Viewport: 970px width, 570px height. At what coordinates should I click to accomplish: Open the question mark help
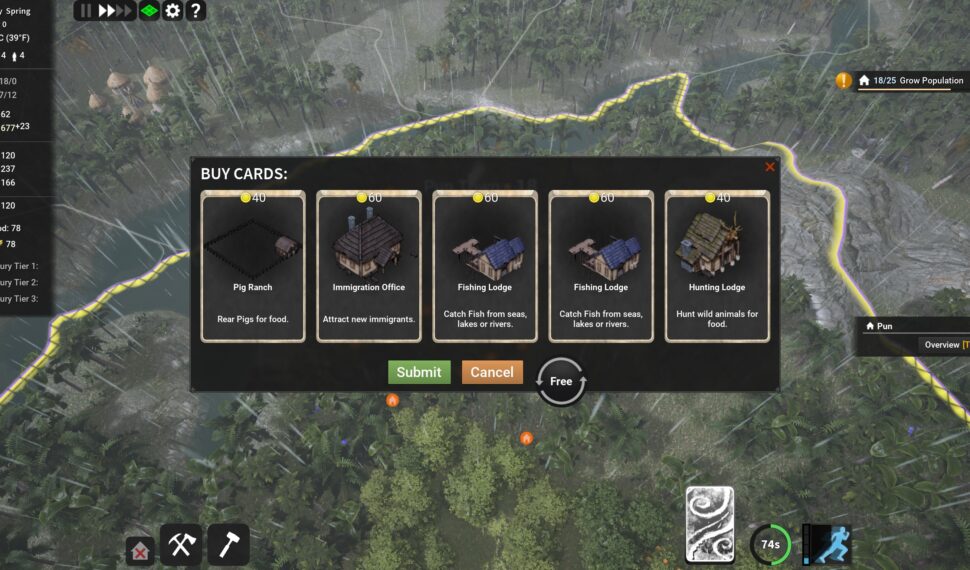tap(196, 11)
